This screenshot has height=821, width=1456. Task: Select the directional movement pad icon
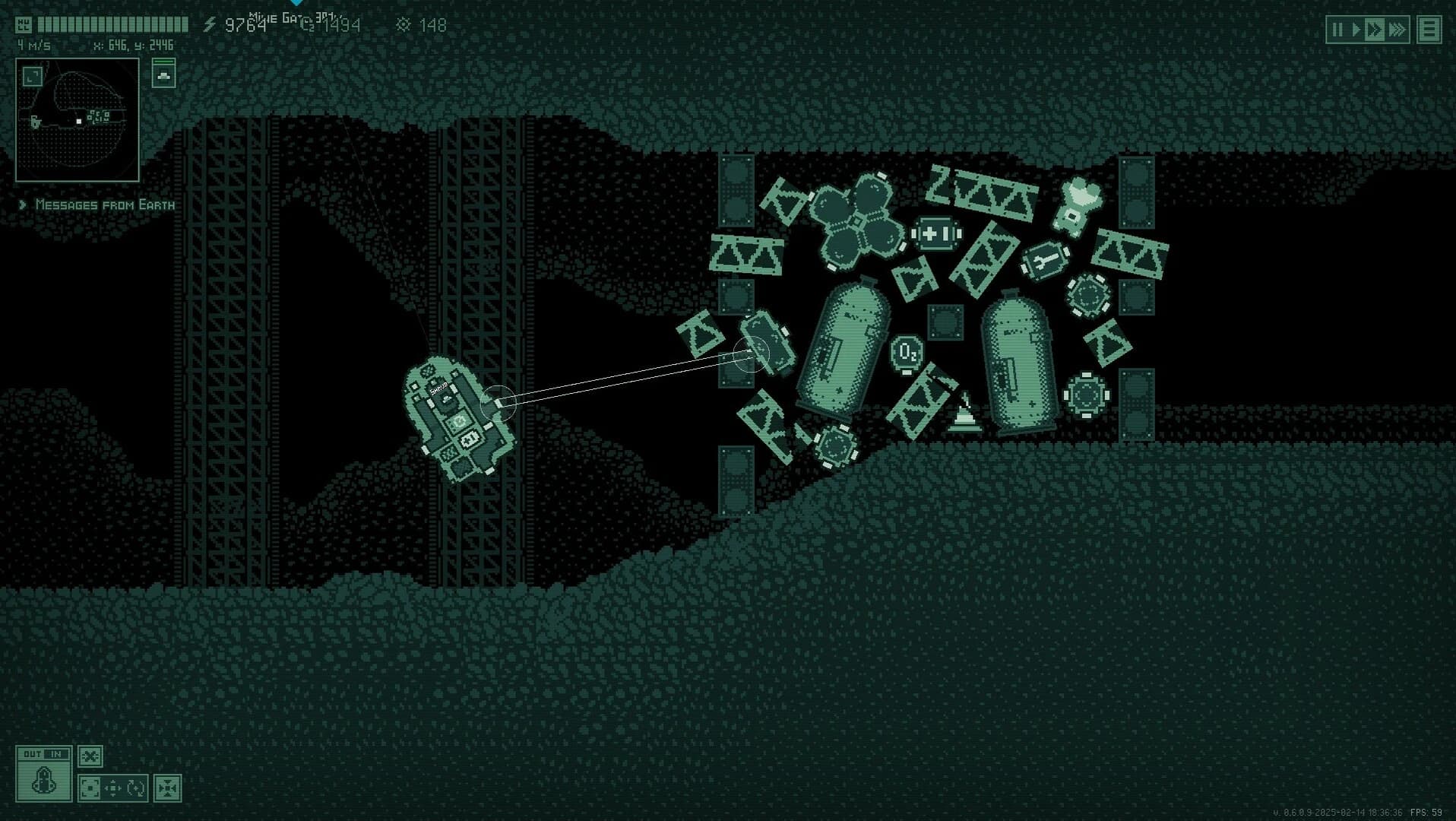112,788
